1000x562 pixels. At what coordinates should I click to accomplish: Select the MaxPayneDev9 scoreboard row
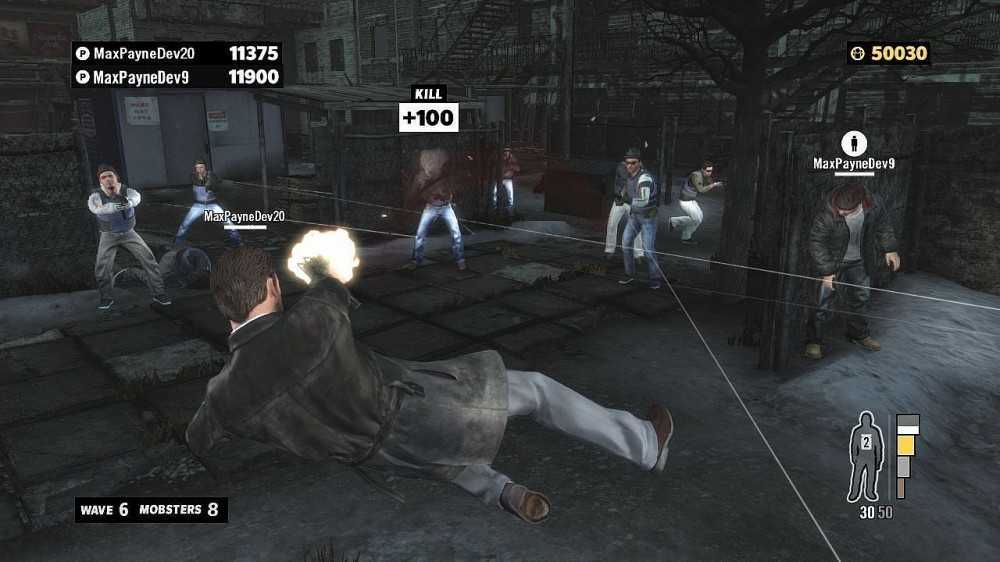click(x=176, y=76)
